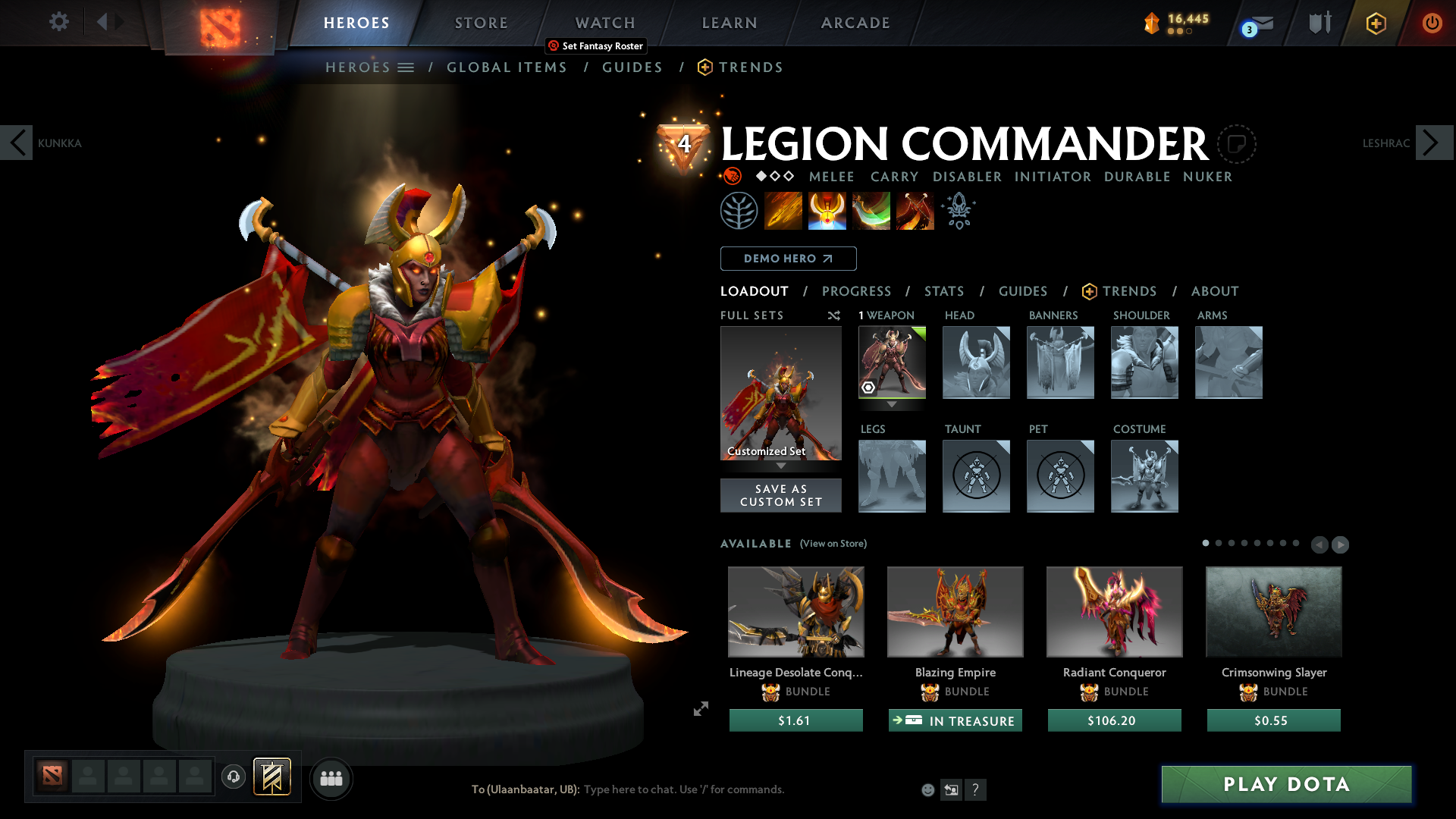
Task: View the Duel ultimate ability icon
Action: click(x=915, y=210)
